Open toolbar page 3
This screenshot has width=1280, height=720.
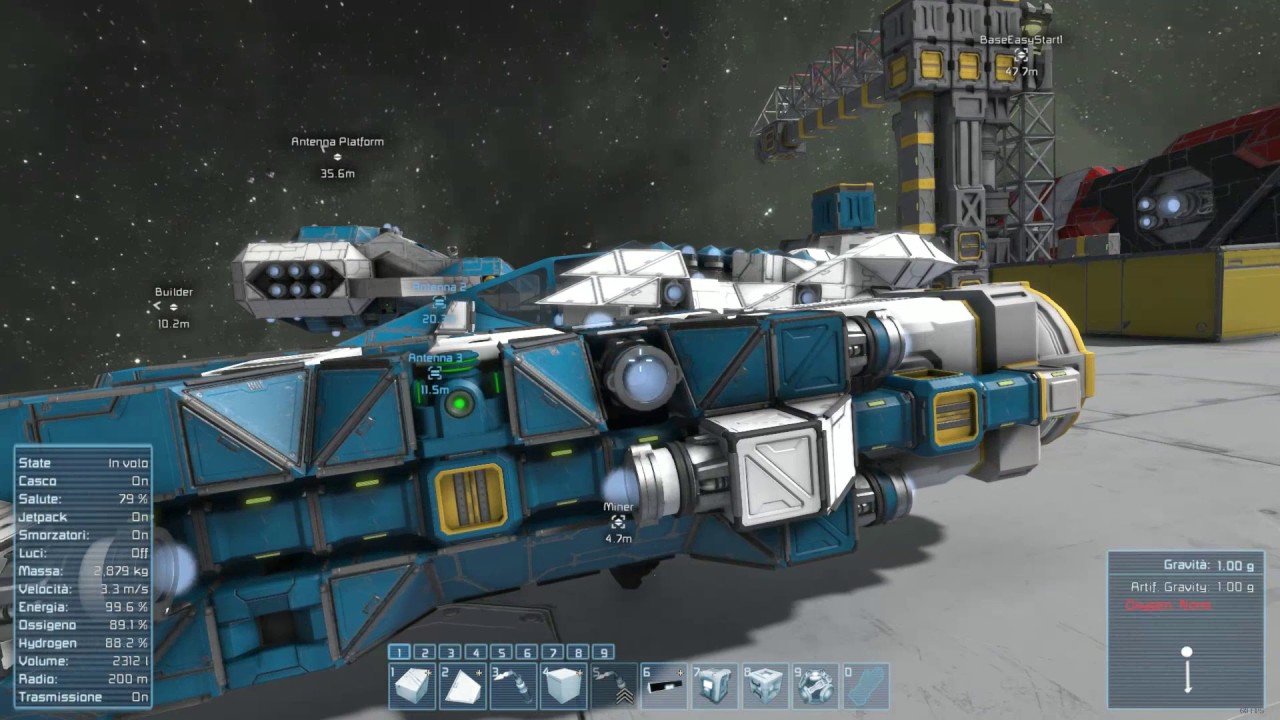coord(450,653)
